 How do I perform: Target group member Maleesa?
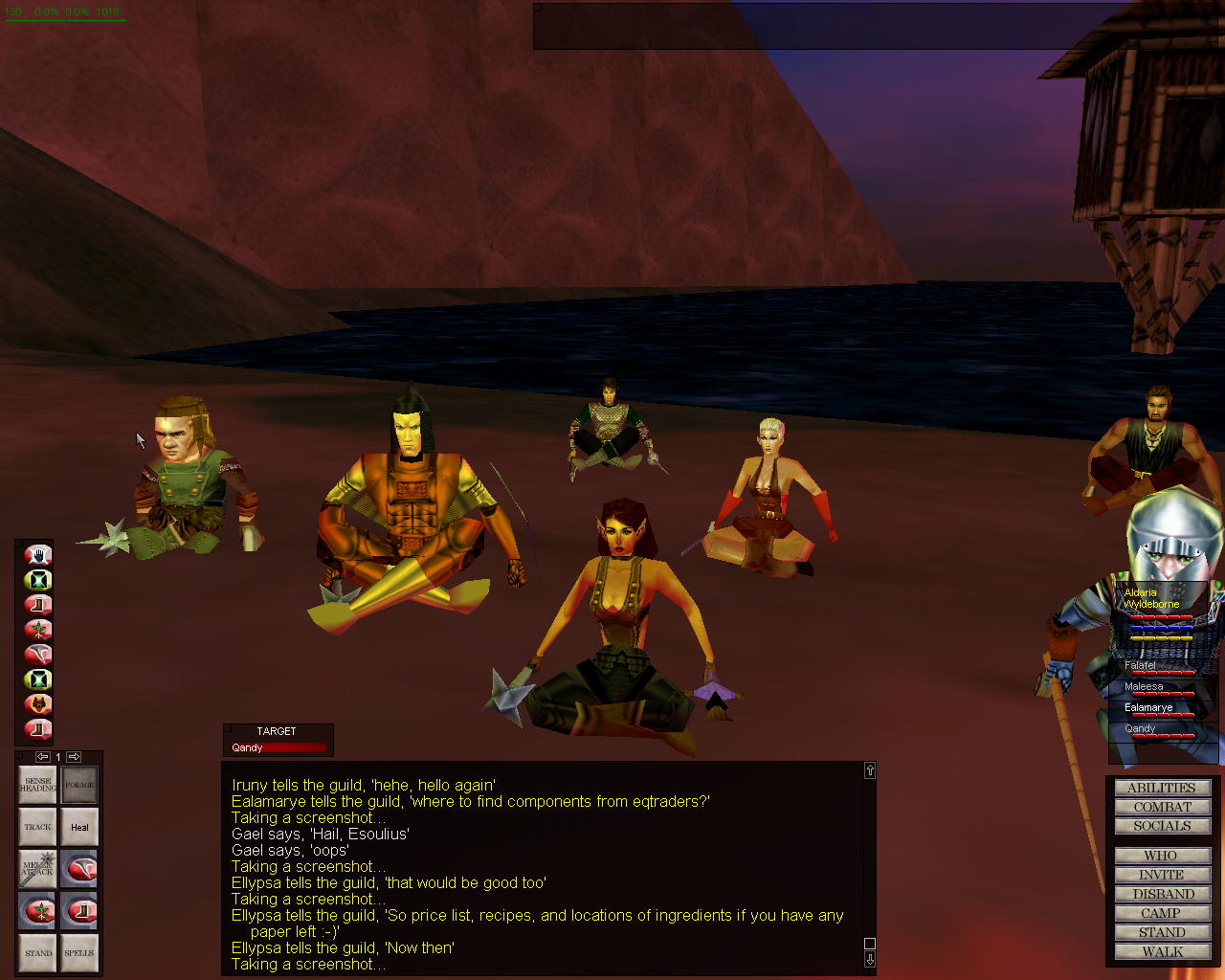(1144, 686)
